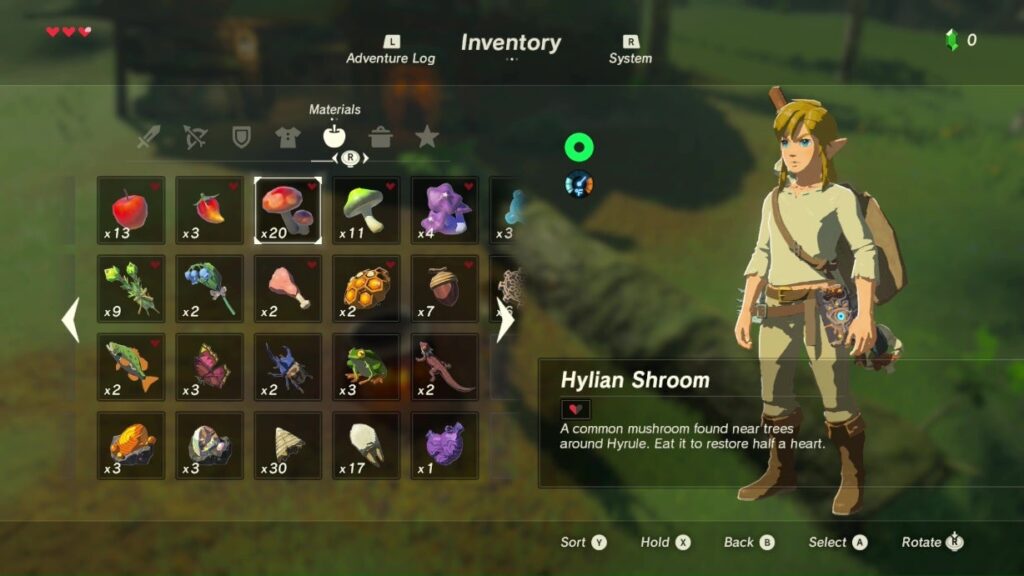Image resolution: width=1024 pixels, height=576 pixels.
Task: Choose the Hylian Shroom slot
Action: [x=288, y=210]
